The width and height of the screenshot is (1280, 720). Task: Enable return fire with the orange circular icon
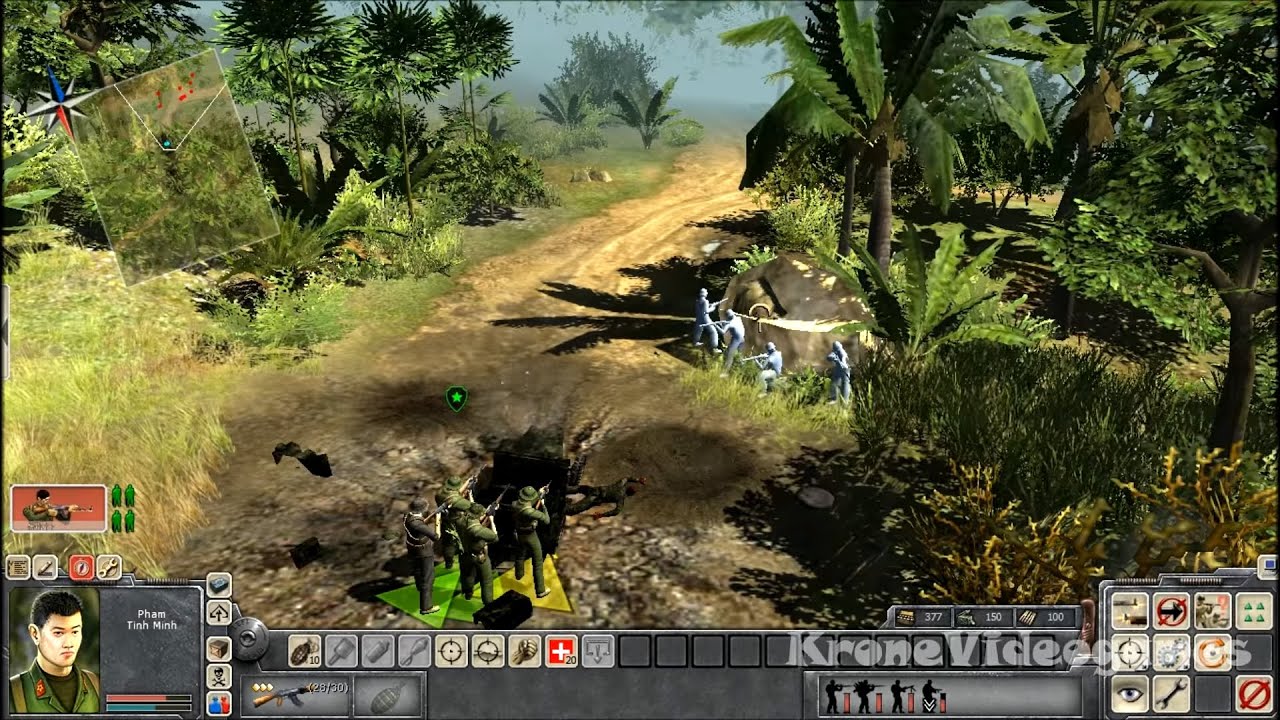[1212, 653]
